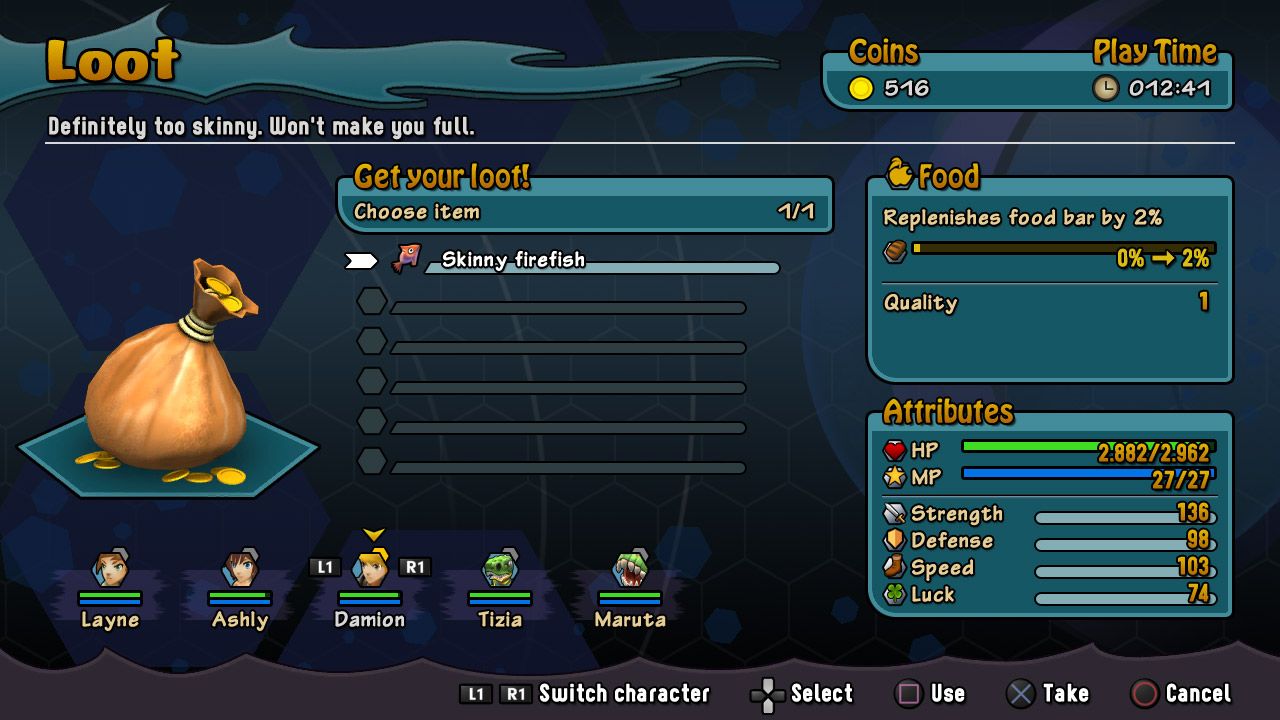Choose Maruta's character portrait
1280x720 pixels.
pos(629,571)
